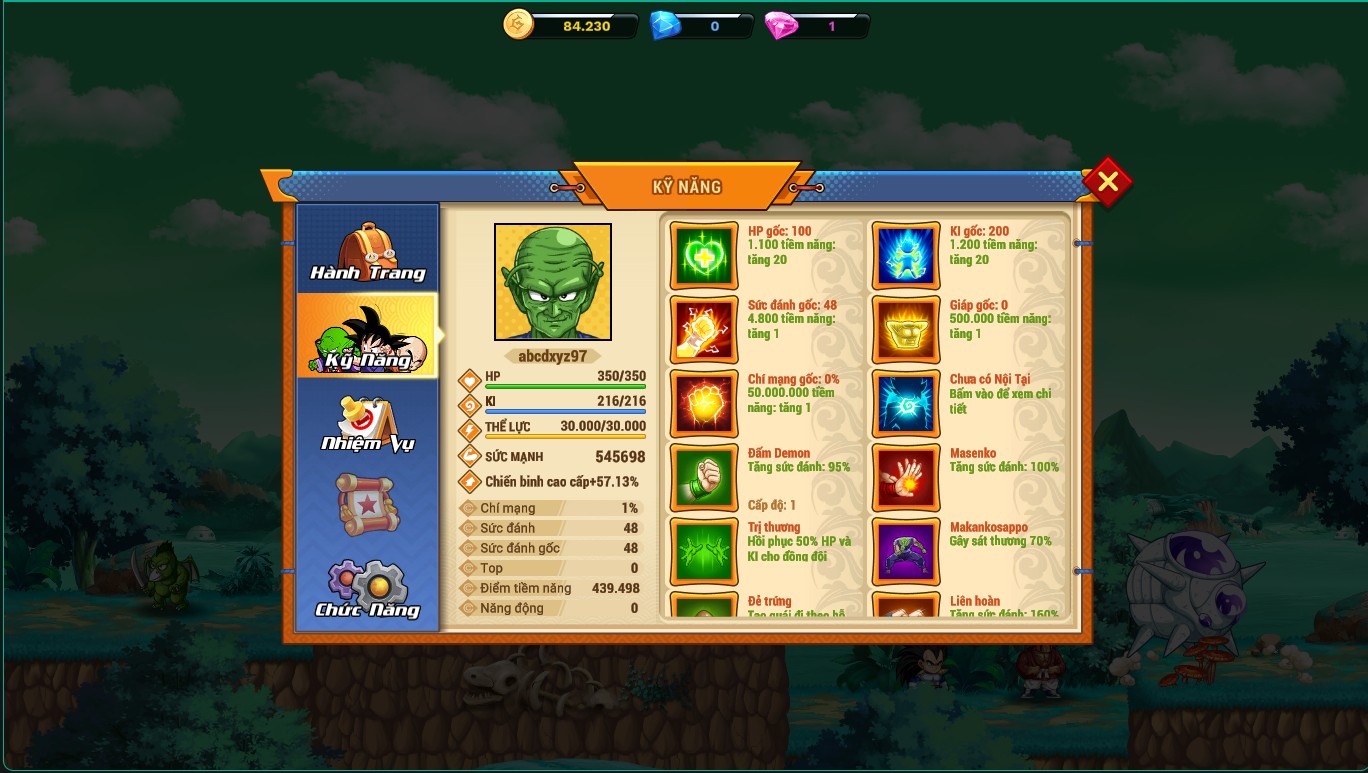
Task: Pick the Makankosappo skill
Action: tap(906, 551)
